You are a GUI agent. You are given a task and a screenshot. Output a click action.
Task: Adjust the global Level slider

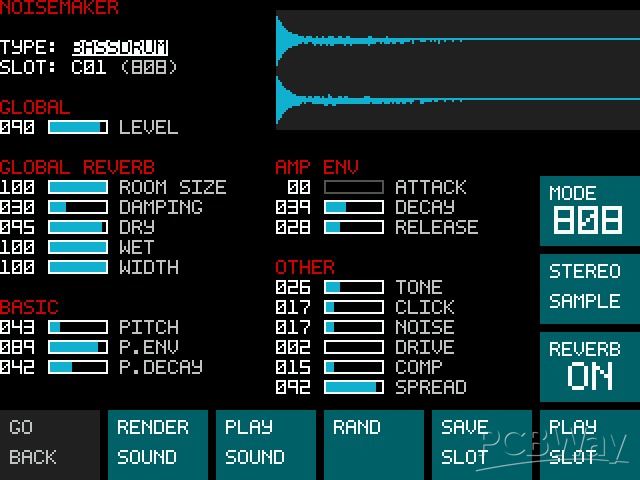tap(78, 127)
